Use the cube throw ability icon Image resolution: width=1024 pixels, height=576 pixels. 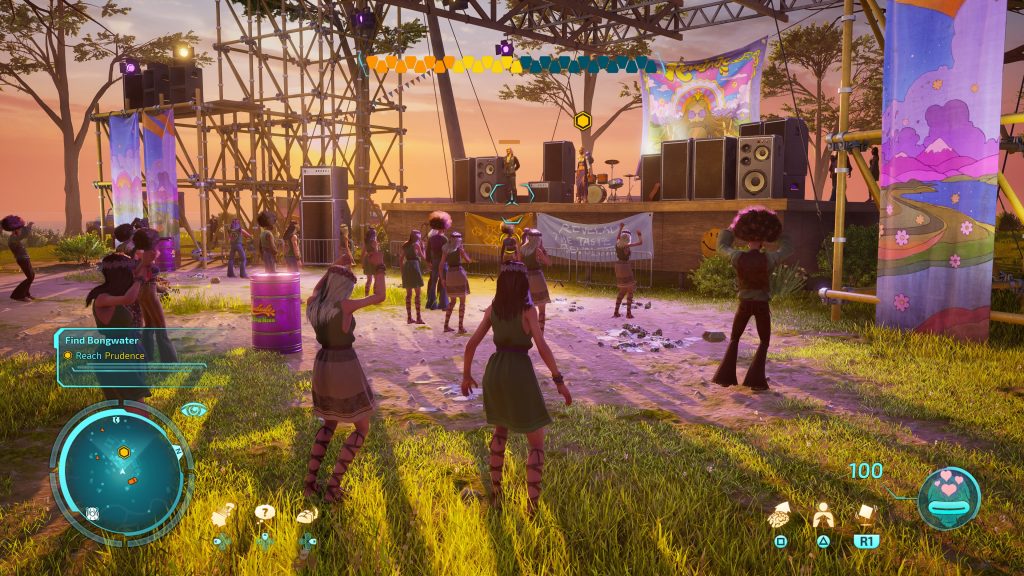point(866,515)
